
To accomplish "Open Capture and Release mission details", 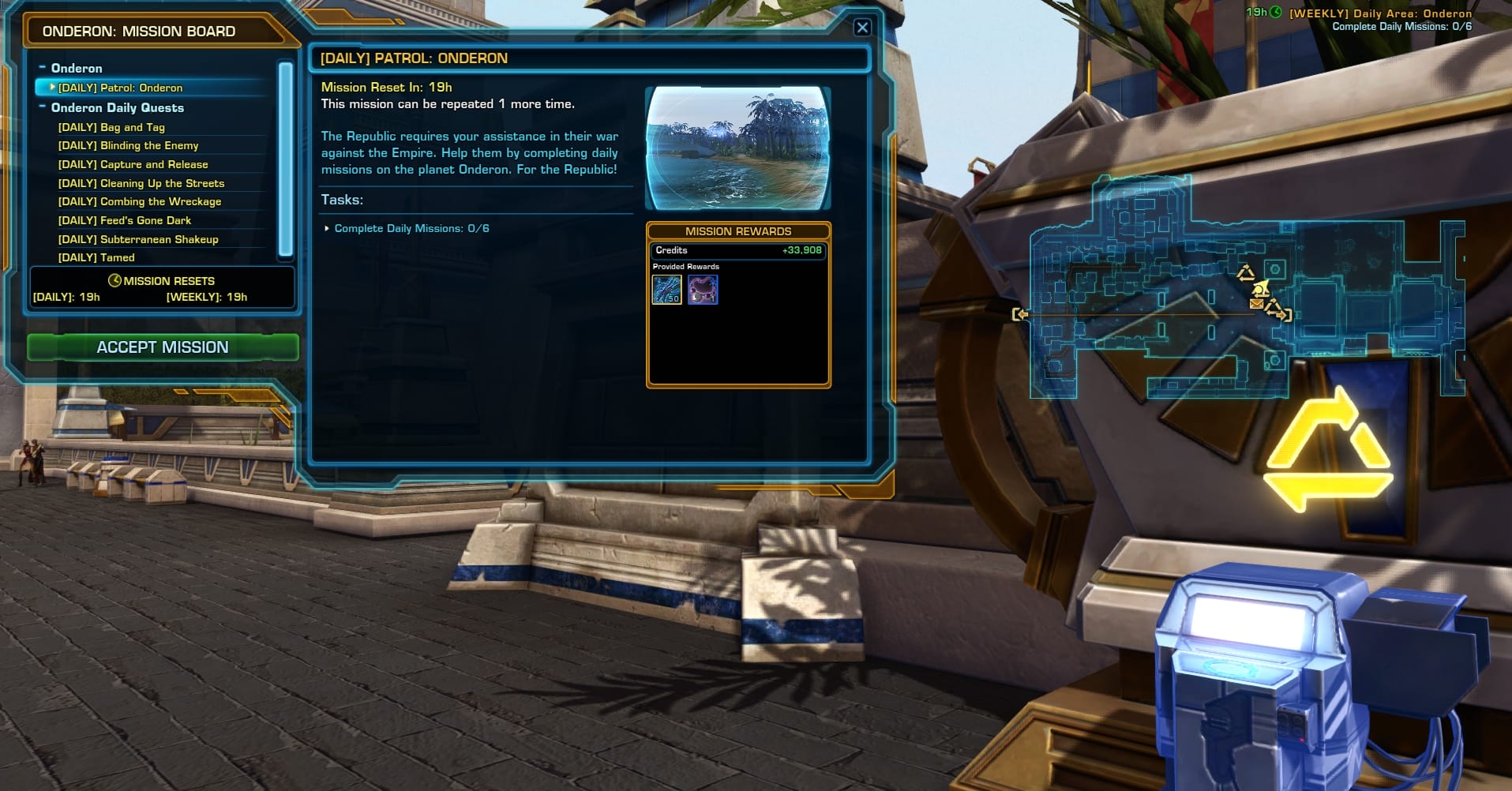I will coord(133,164).
